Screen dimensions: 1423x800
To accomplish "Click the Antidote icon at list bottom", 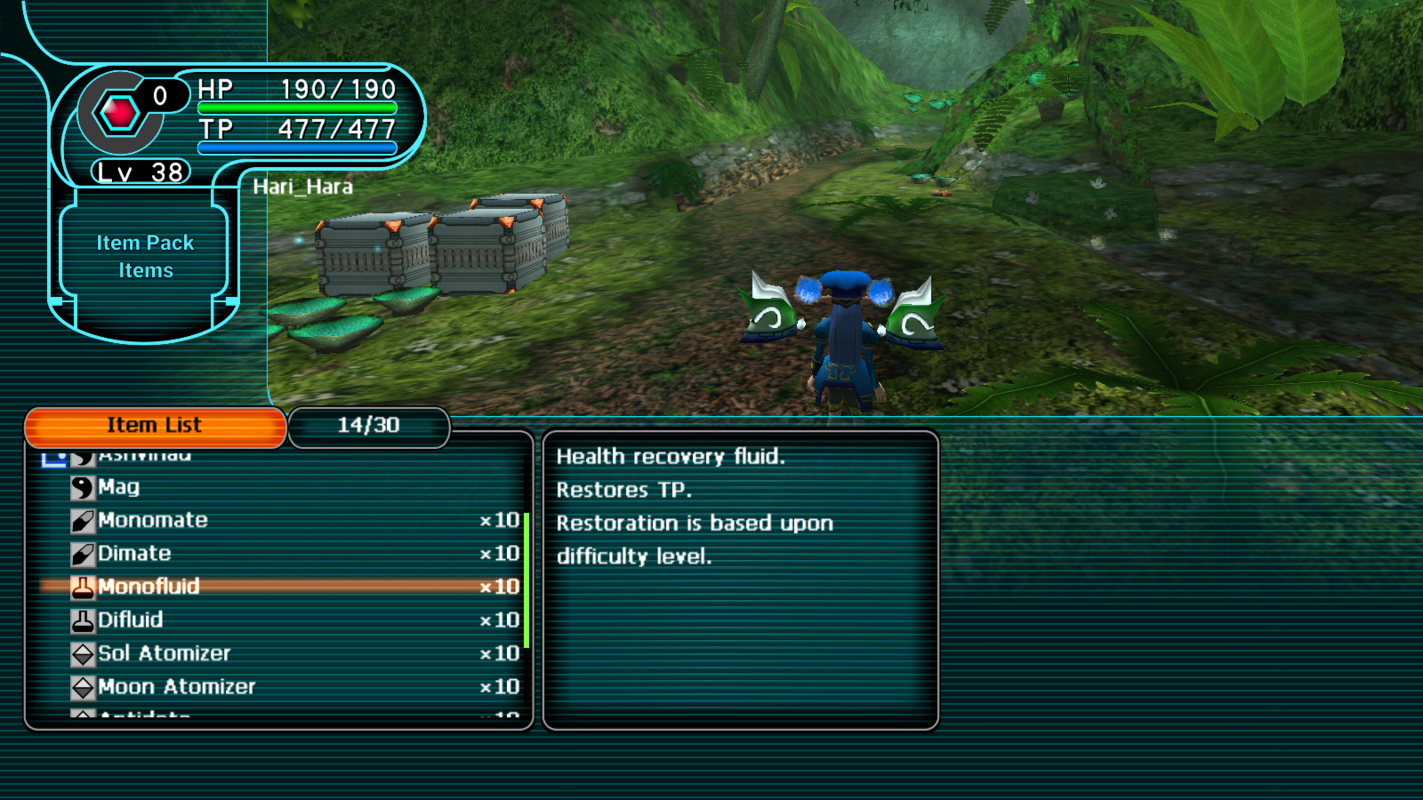I will click(85, 715).
